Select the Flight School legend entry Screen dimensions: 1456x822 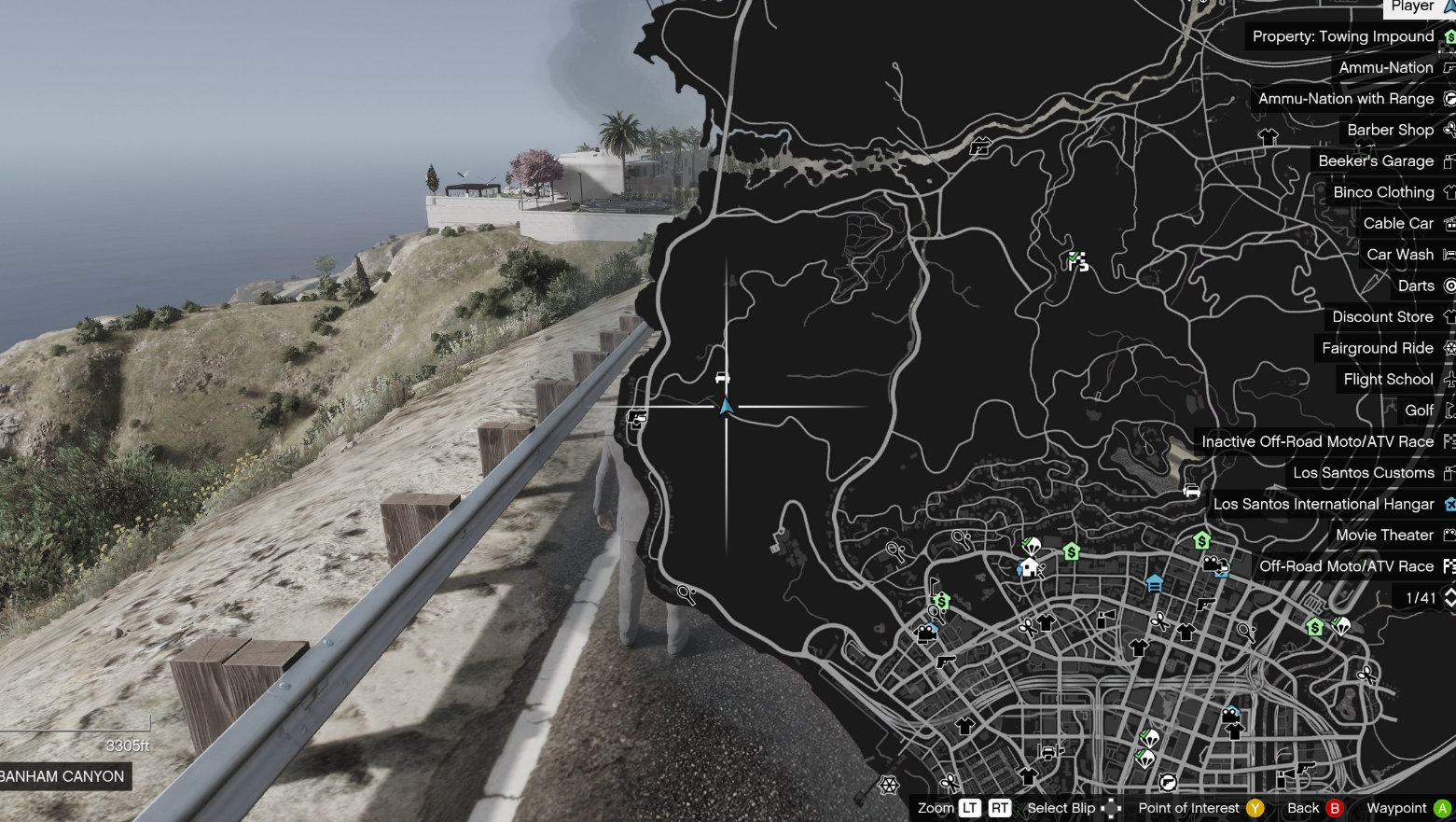click(x=1388, y=379)
